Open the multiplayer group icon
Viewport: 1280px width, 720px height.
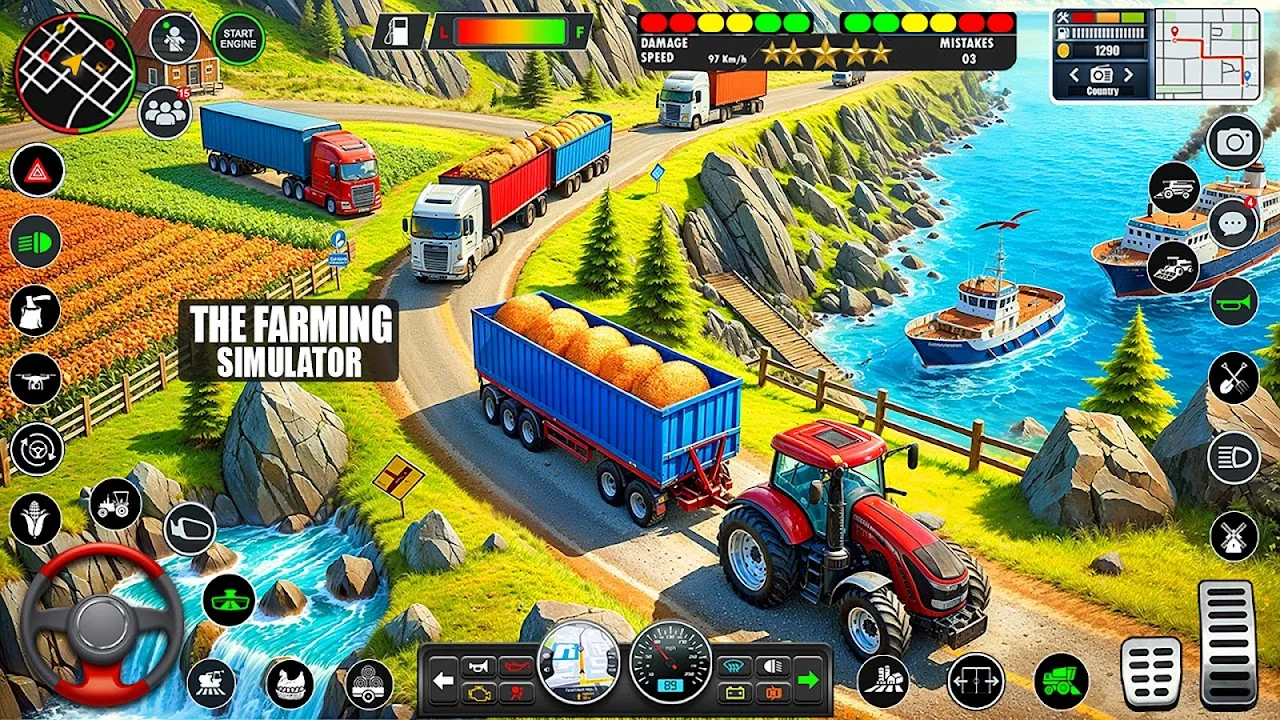(165, 113)
